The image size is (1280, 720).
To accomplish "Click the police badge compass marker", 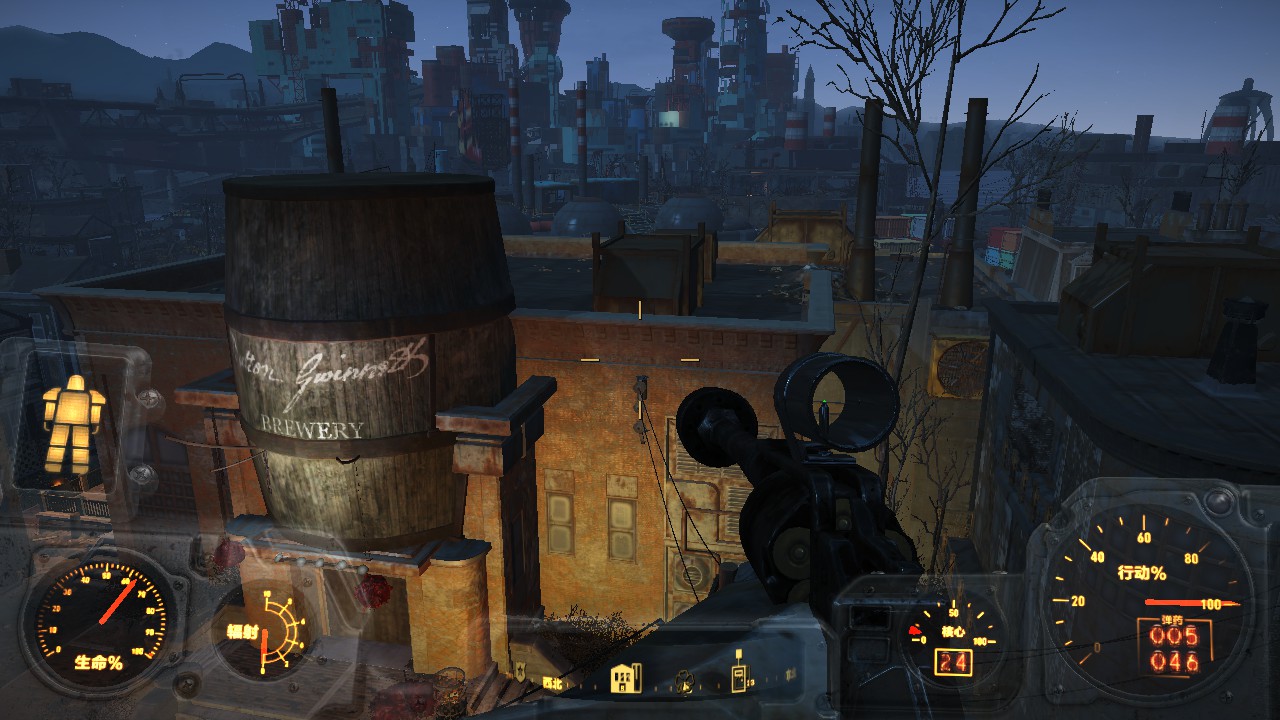I will coord(520,670).
